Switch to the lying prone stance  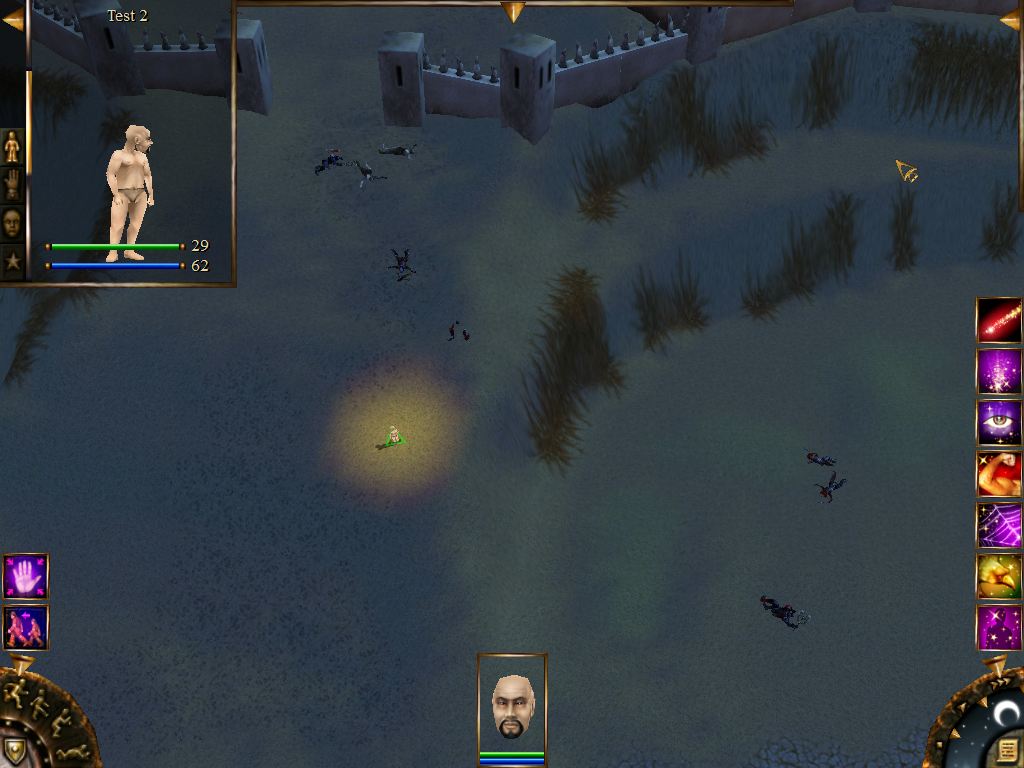point(72,751)
